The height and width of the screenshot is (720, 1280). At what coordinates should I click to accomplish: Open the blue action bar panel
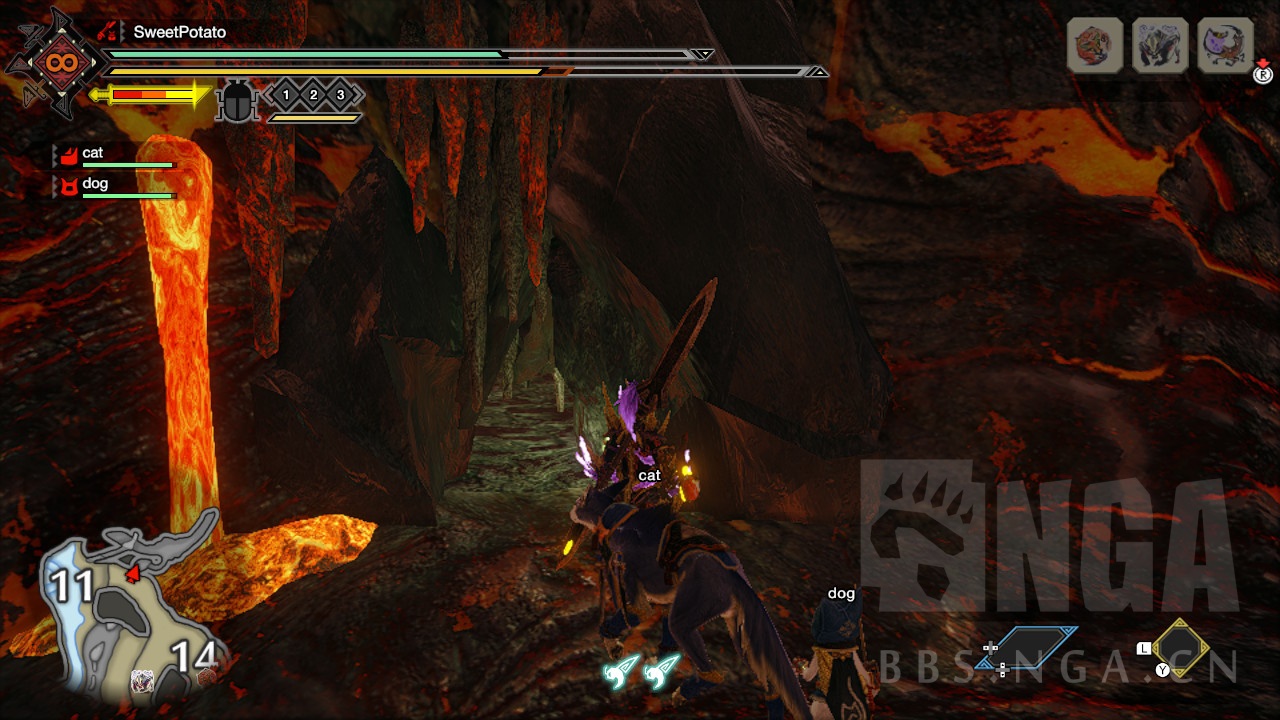click(1028, 648)
